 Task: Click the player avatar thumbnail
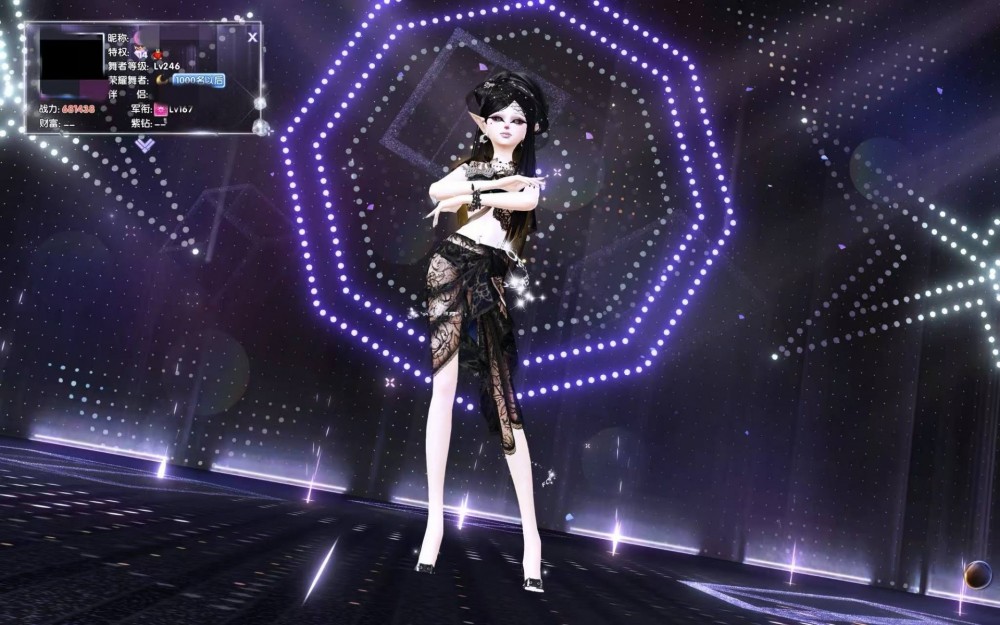point(71,64)
